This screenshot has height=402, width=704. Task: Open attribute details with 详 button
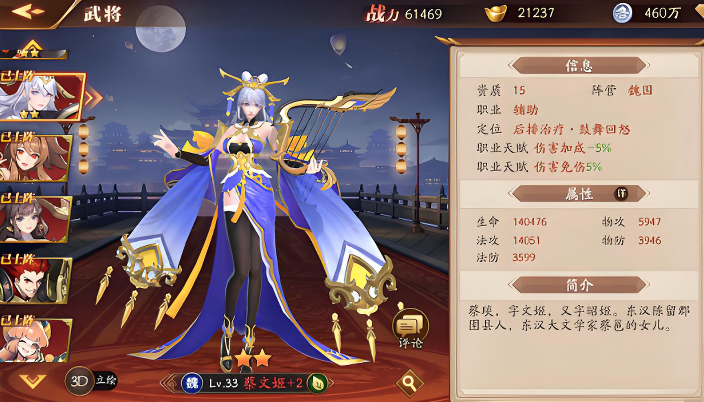tap(621, 193)
